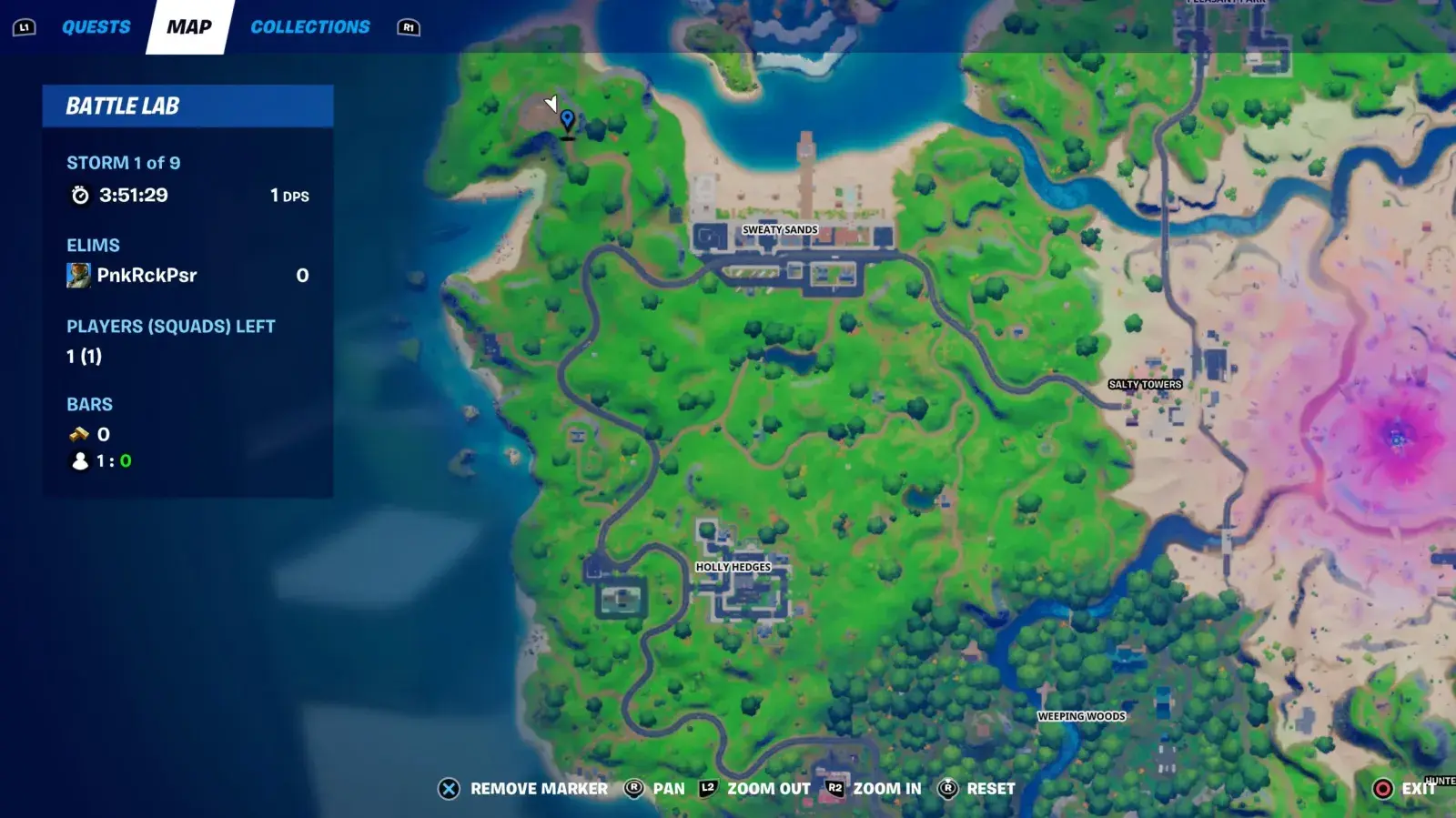Click the Reset option in the bottom bar

[x=992, y=789]
